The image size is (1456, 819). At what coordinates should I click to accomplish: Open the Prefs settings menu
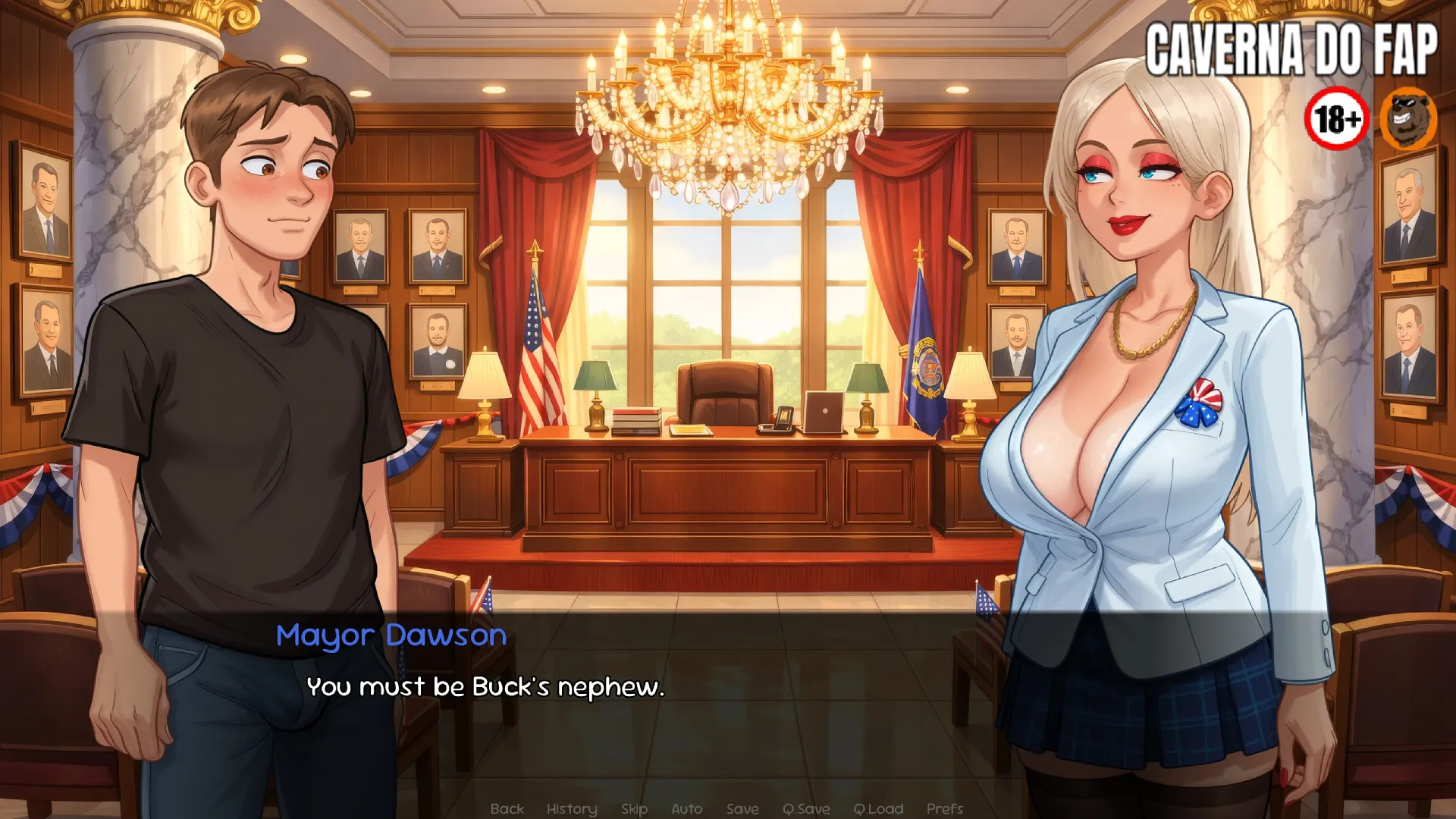coord(944,808)
